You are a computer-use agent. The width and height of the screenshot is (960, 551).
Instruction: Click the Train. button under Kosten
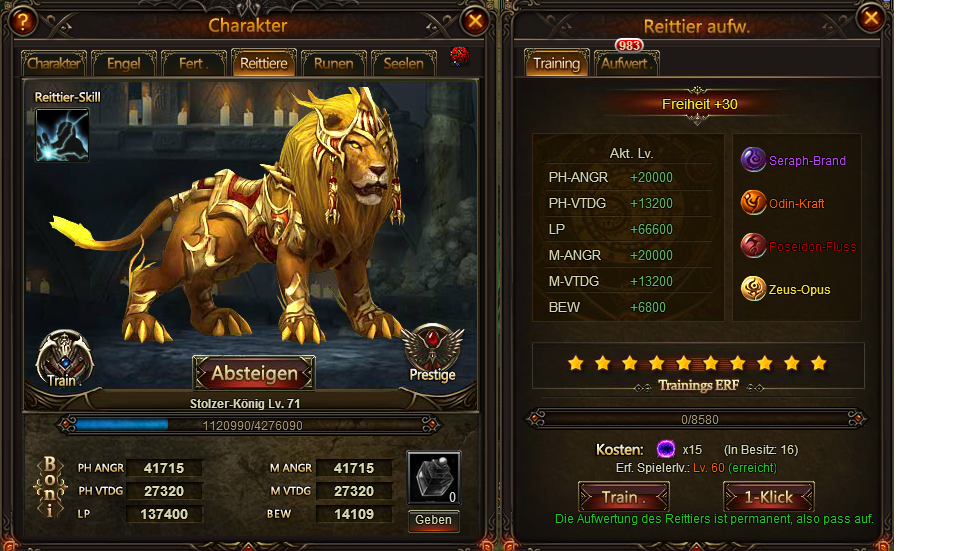pos(624,497)
